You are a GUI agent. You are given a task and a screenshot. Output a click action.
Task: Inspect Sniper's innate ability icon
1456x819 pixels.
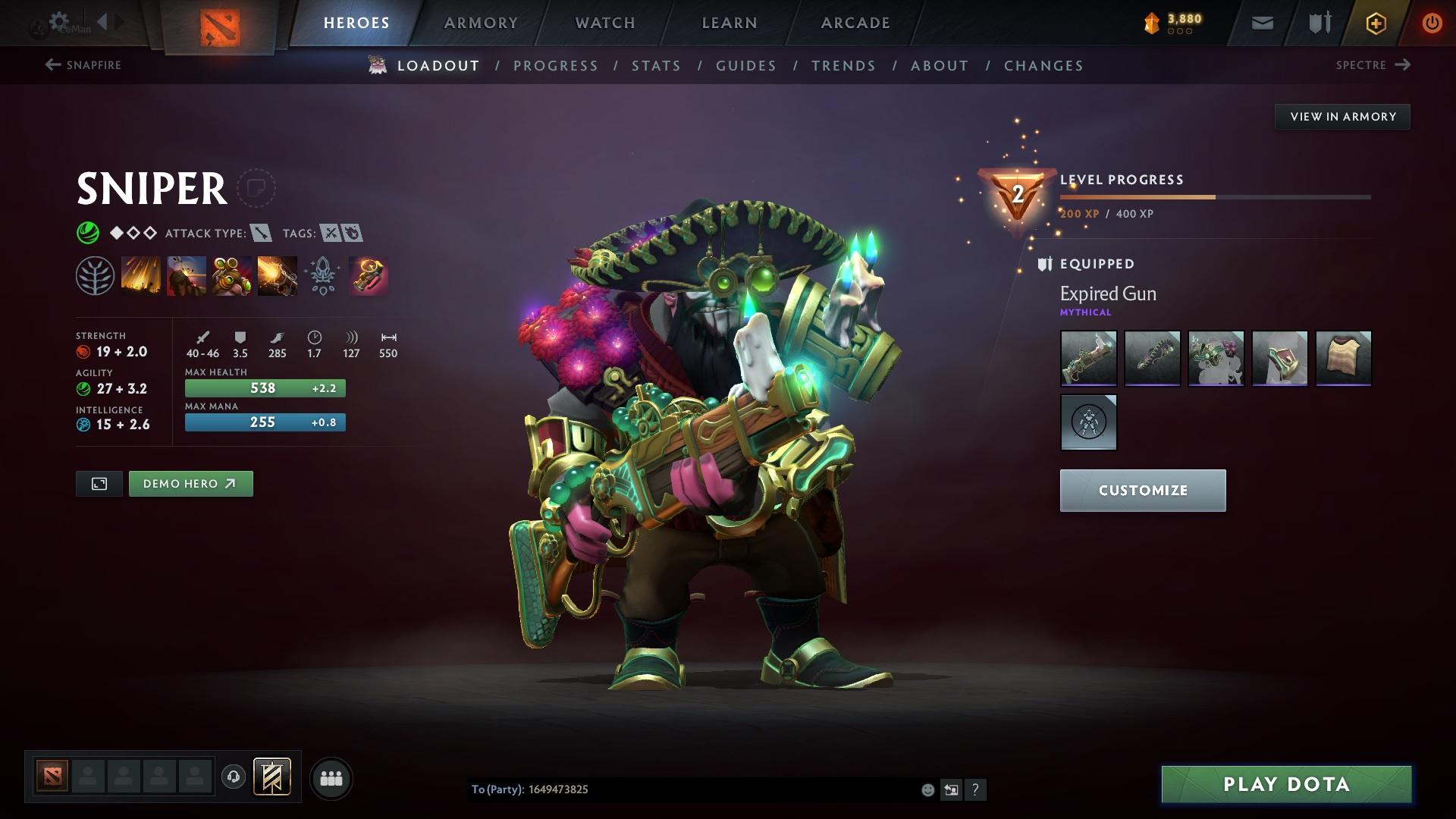[96, 275]
